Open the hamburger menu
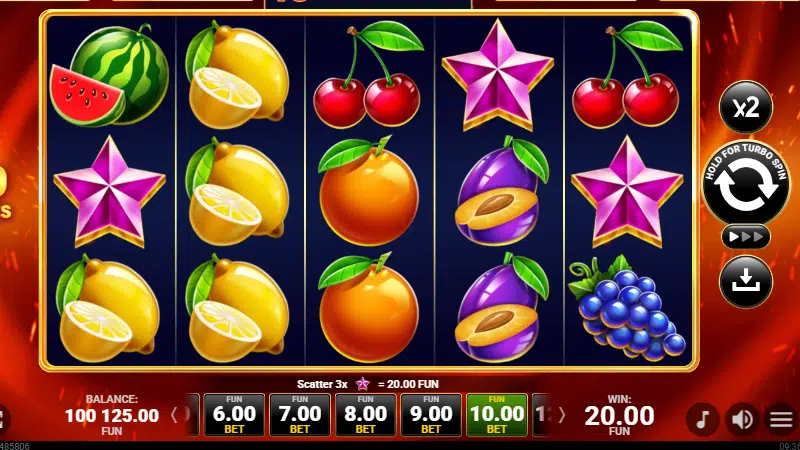 pos(781,418)
